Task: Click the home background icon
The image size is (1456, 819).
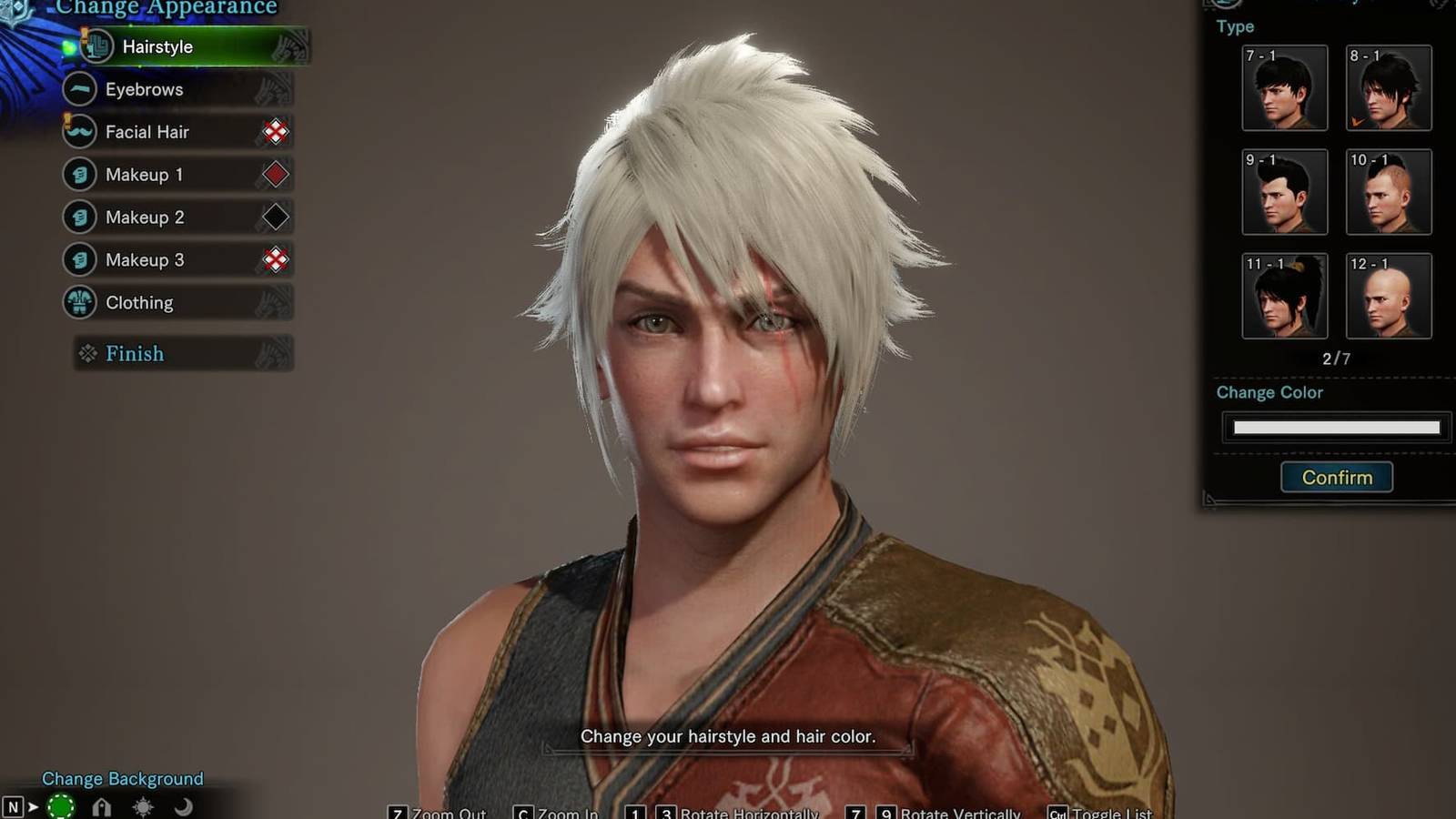Action: tap(102, 806)
